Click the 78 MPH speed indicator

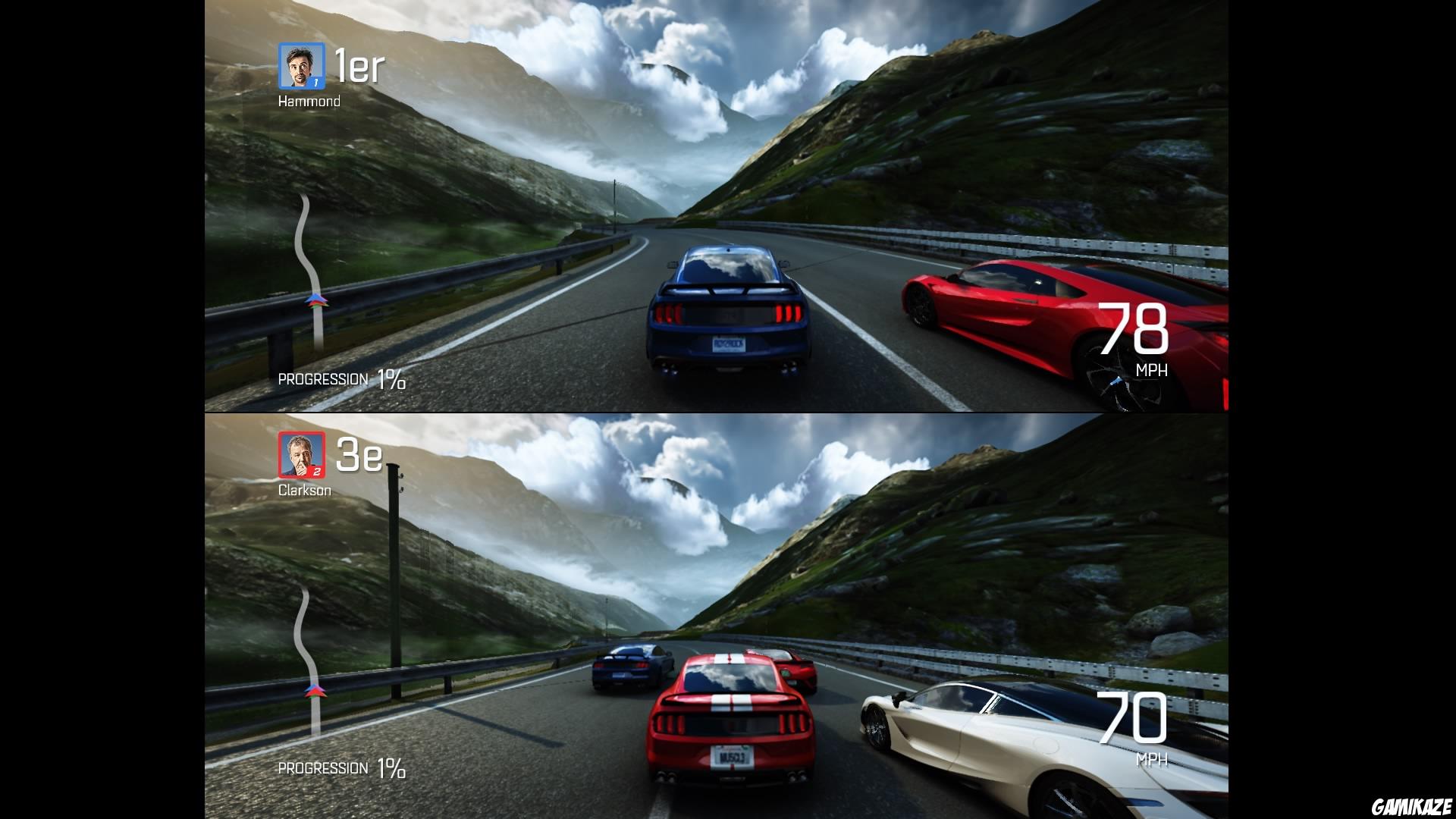coord(1136,332)
